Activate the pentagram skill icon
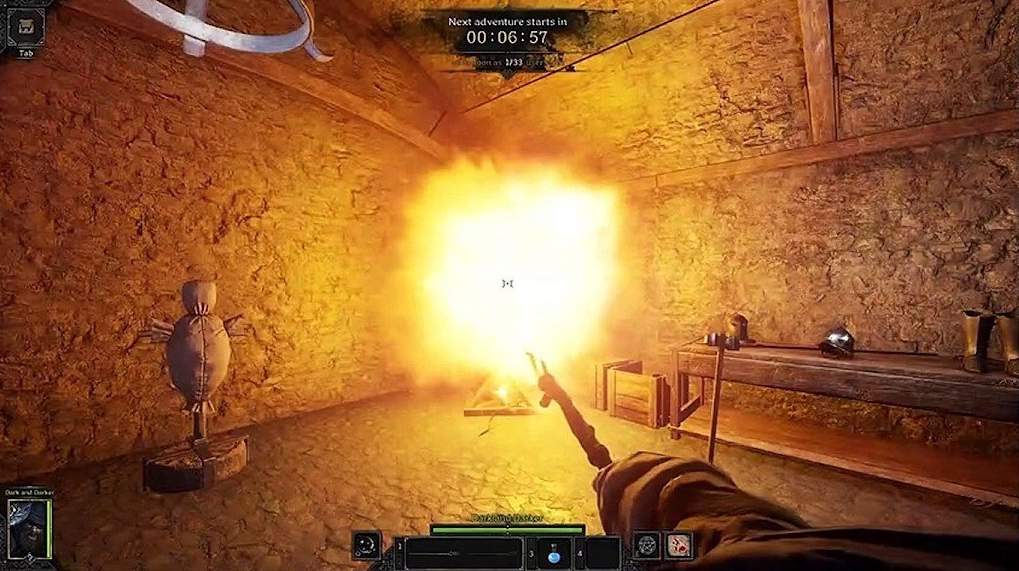Screen dimensions: 1019x571 (x=647, y=545)
